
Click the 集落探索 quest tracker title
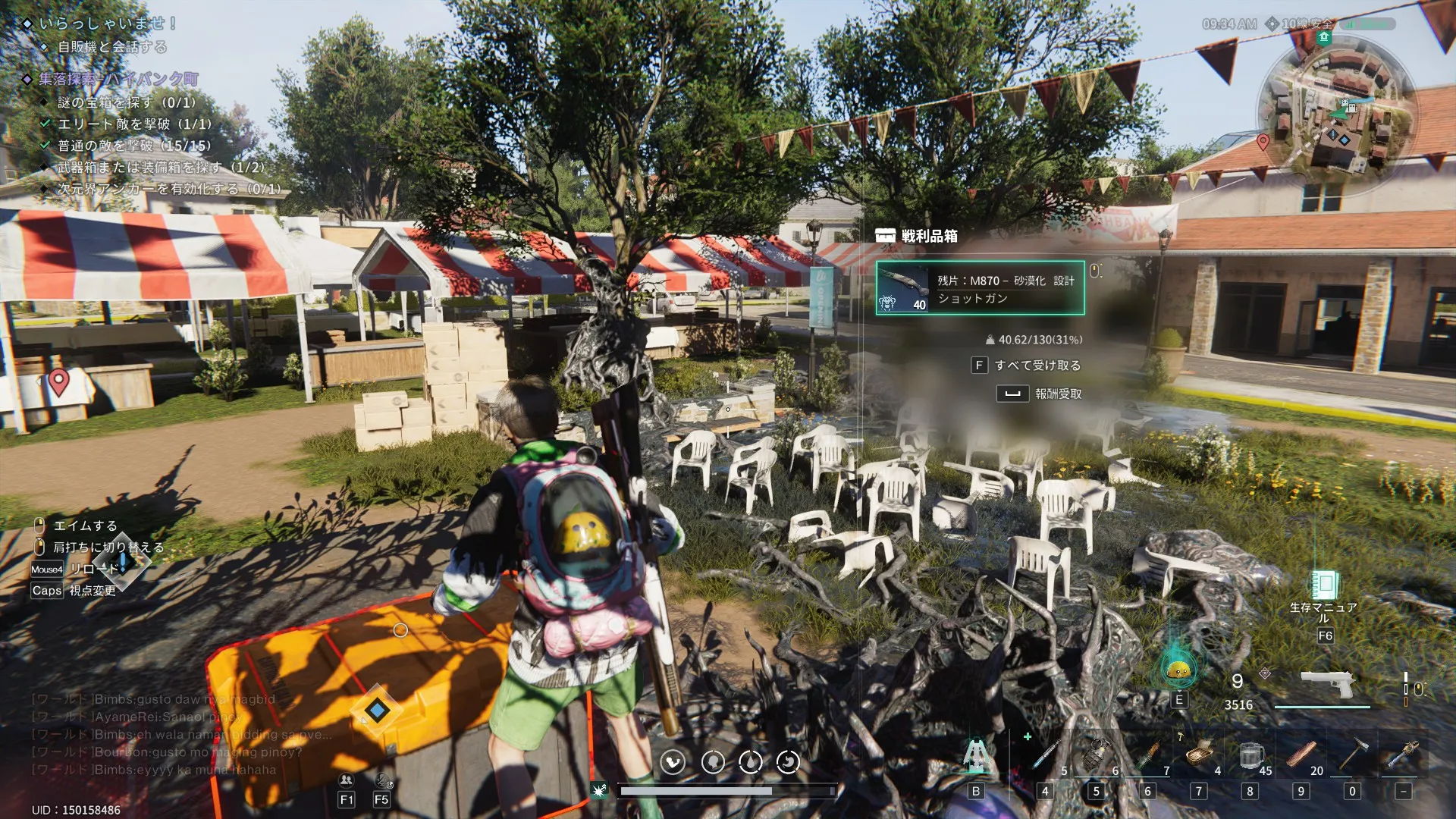(118, 79)
